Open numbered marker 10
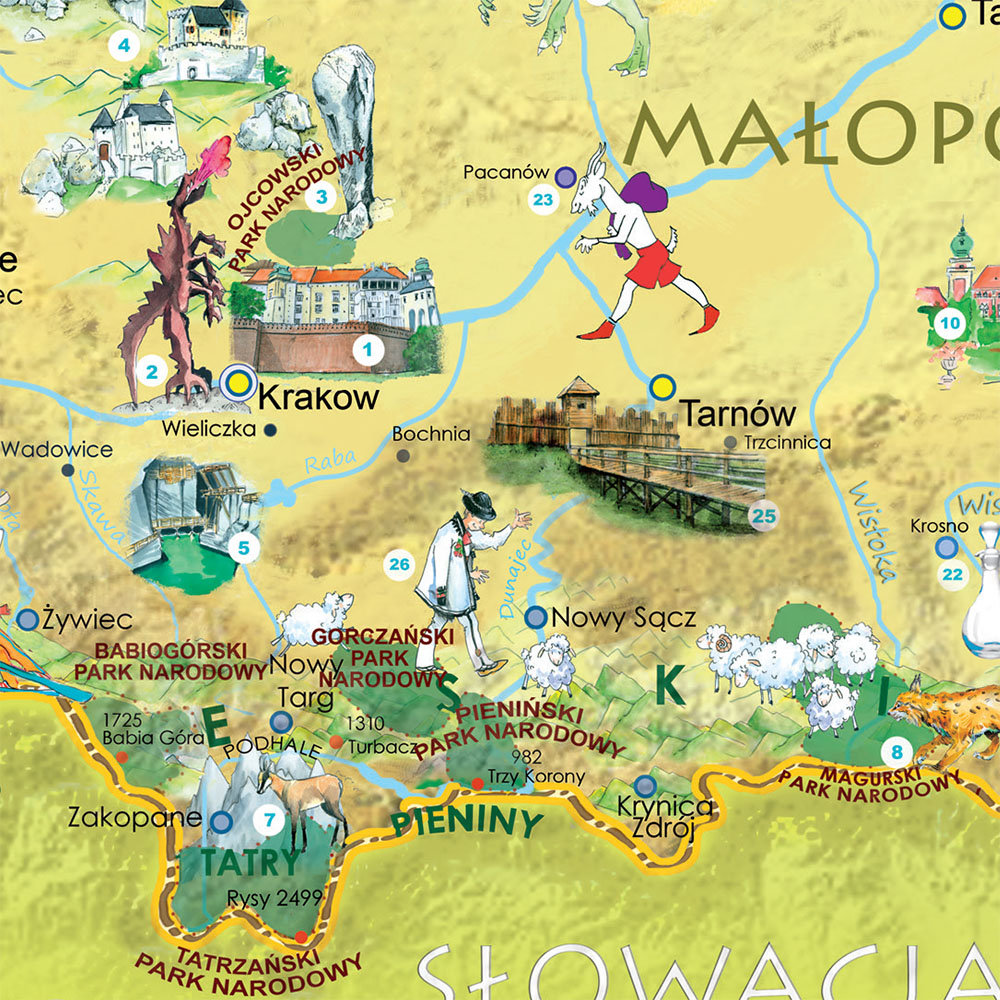Screen dimensions: 1000x1000 point(949,322)
